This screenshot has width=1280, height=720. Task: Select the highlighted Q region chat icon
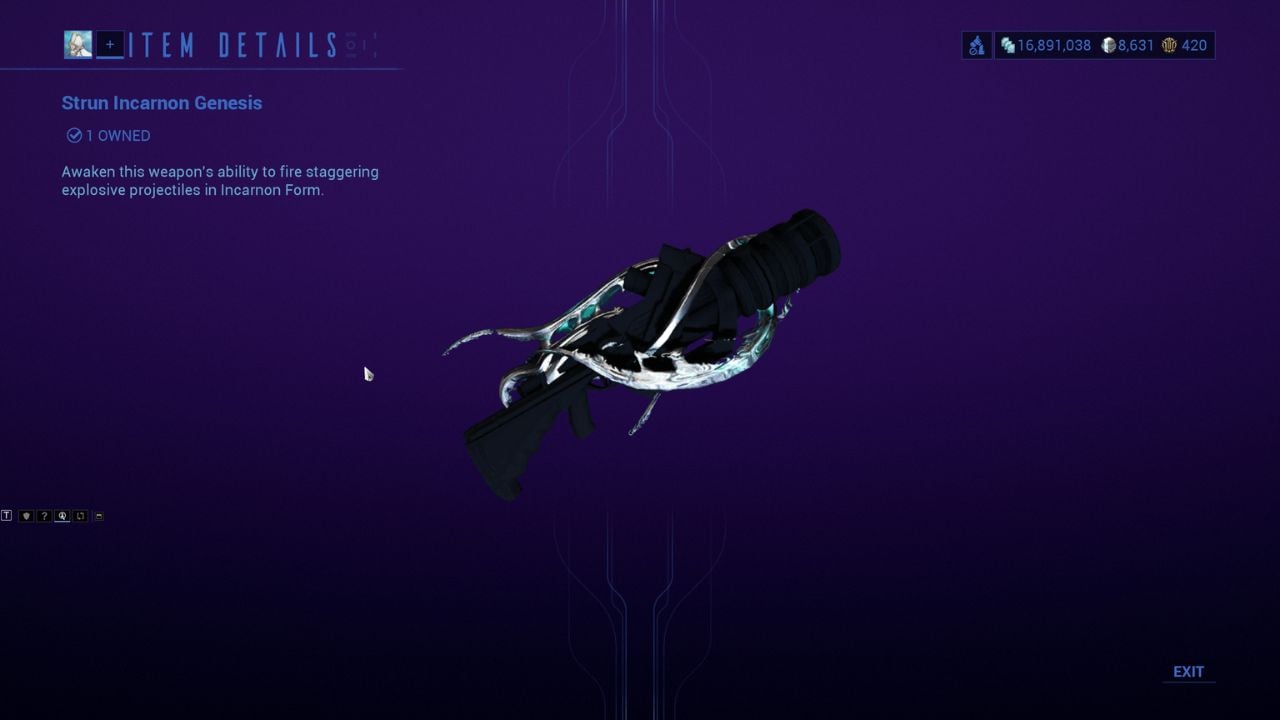[61, 516]
